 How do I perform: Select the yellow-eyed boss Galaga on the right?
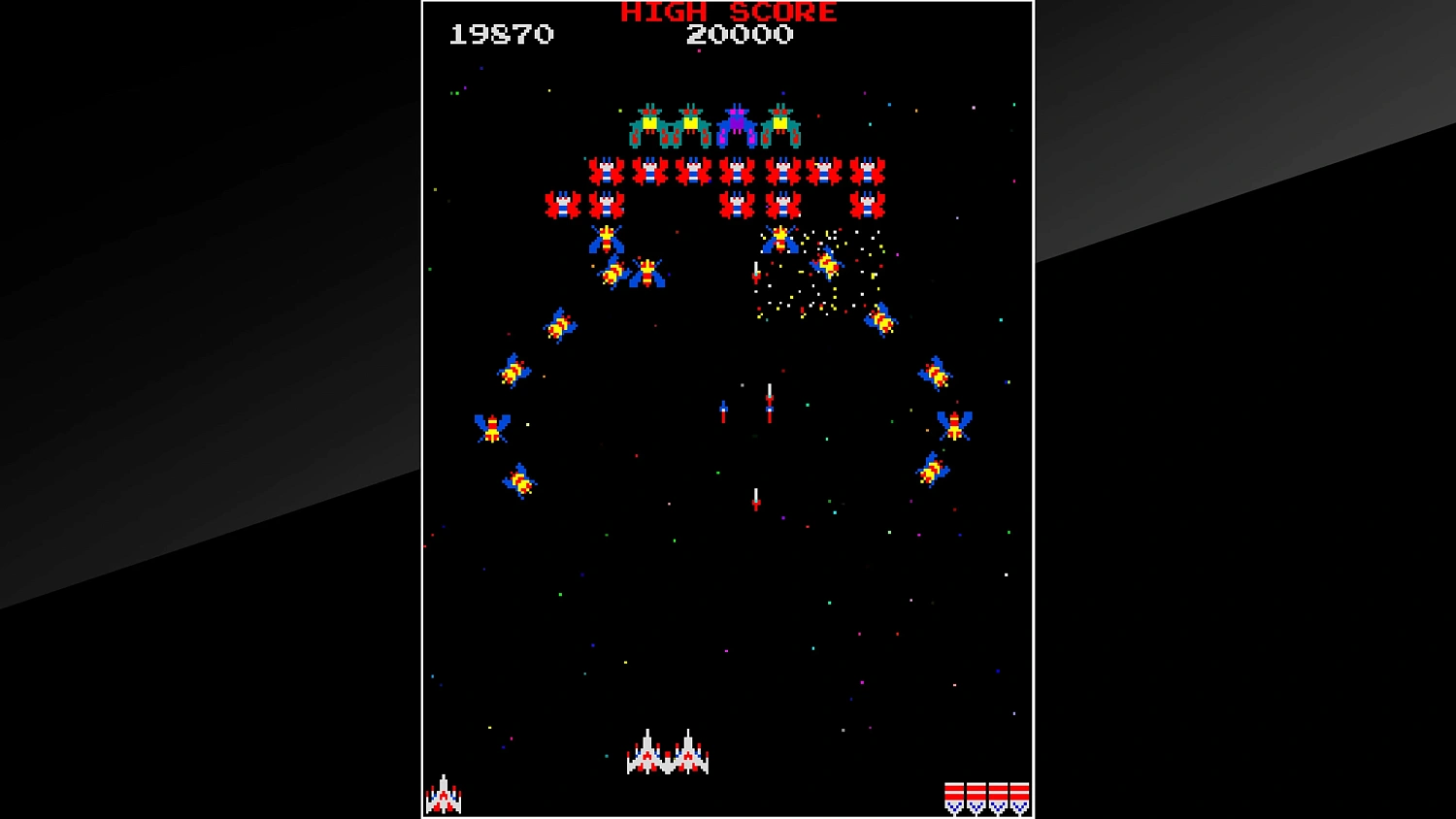coord(782,124)
